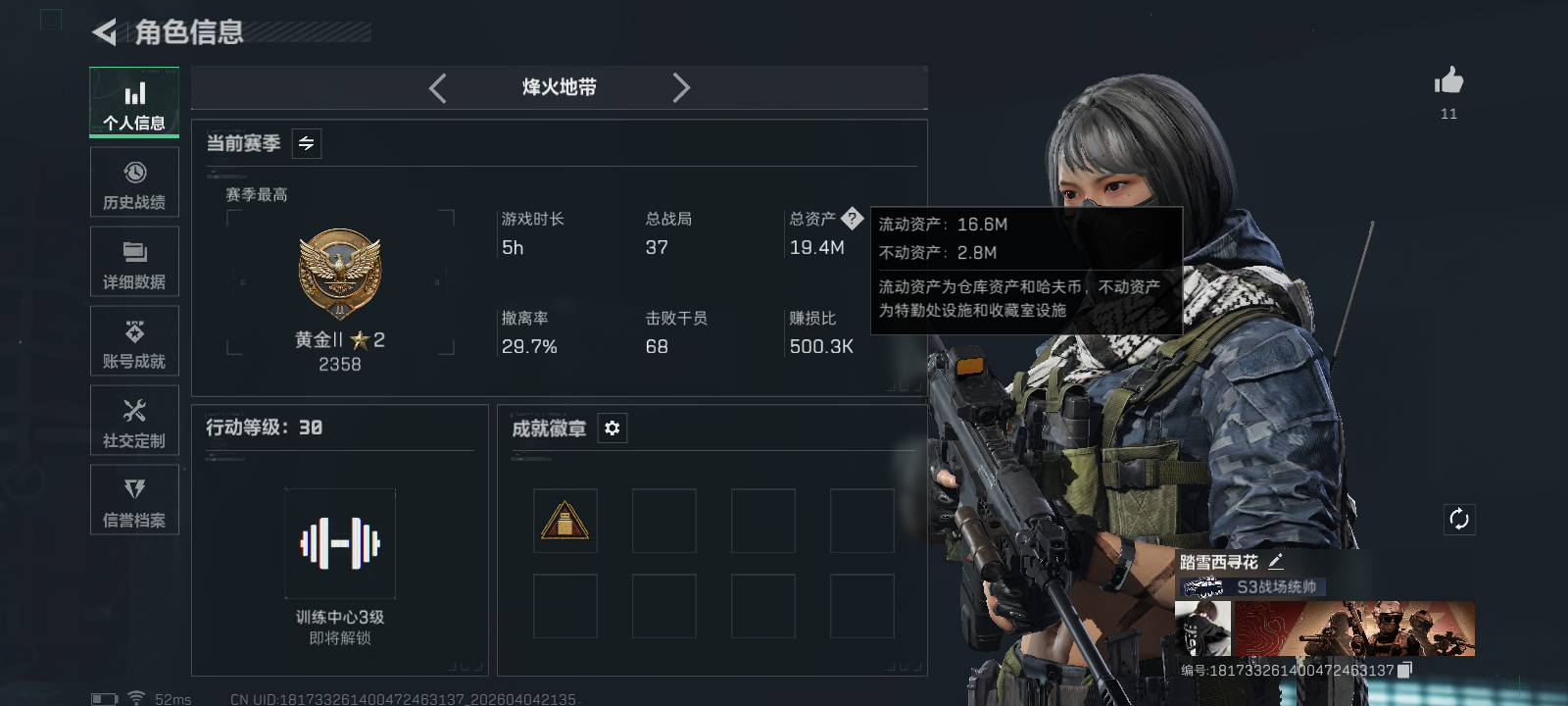Click the back arrow next to 角色信息

102,32
